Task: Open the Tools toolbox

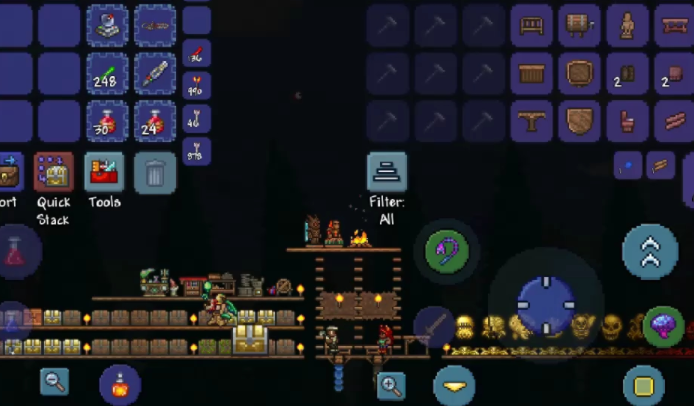Action: 104,173
